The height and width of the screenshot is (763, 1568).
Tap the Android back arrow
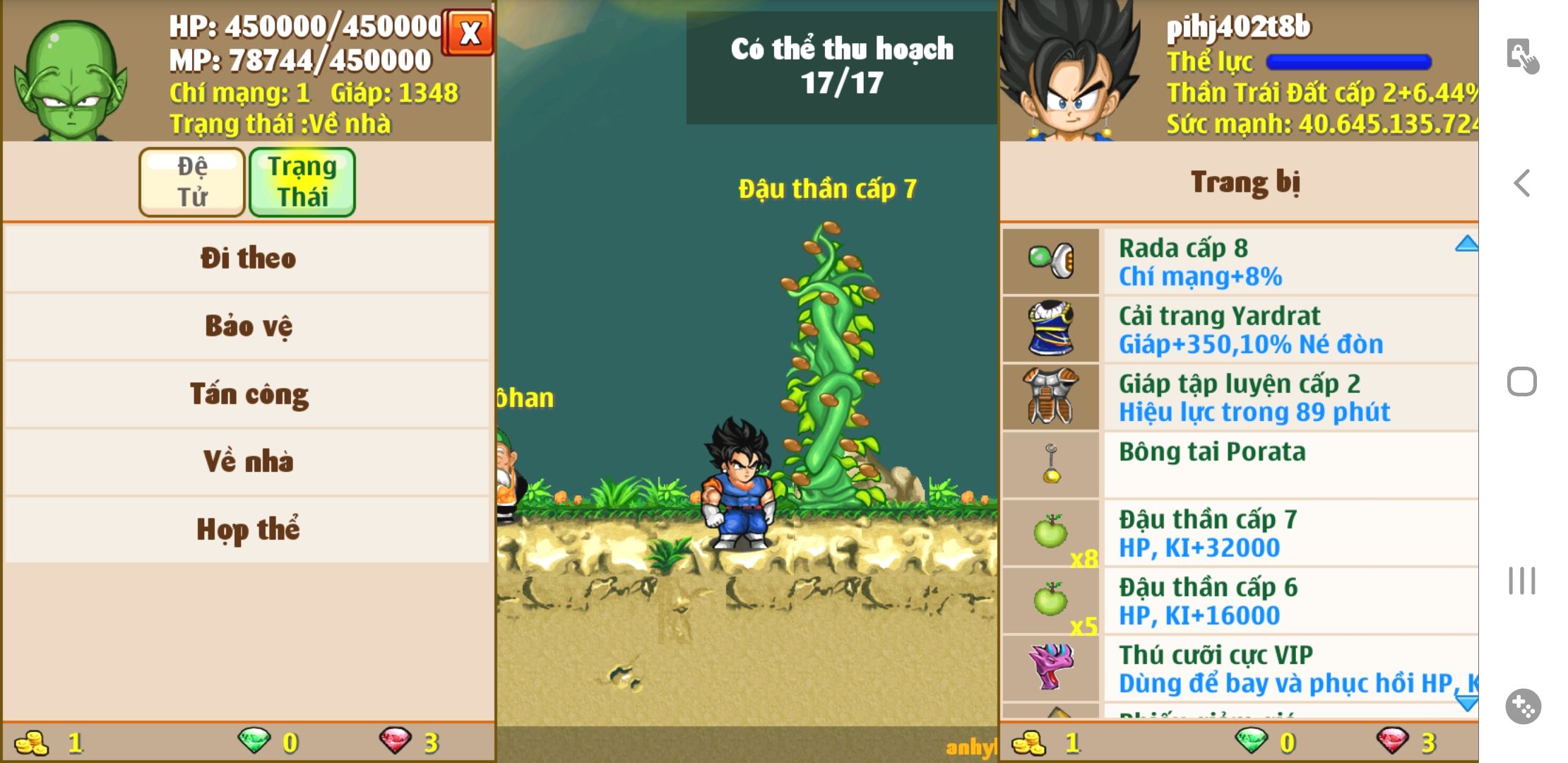[1522, 183]
